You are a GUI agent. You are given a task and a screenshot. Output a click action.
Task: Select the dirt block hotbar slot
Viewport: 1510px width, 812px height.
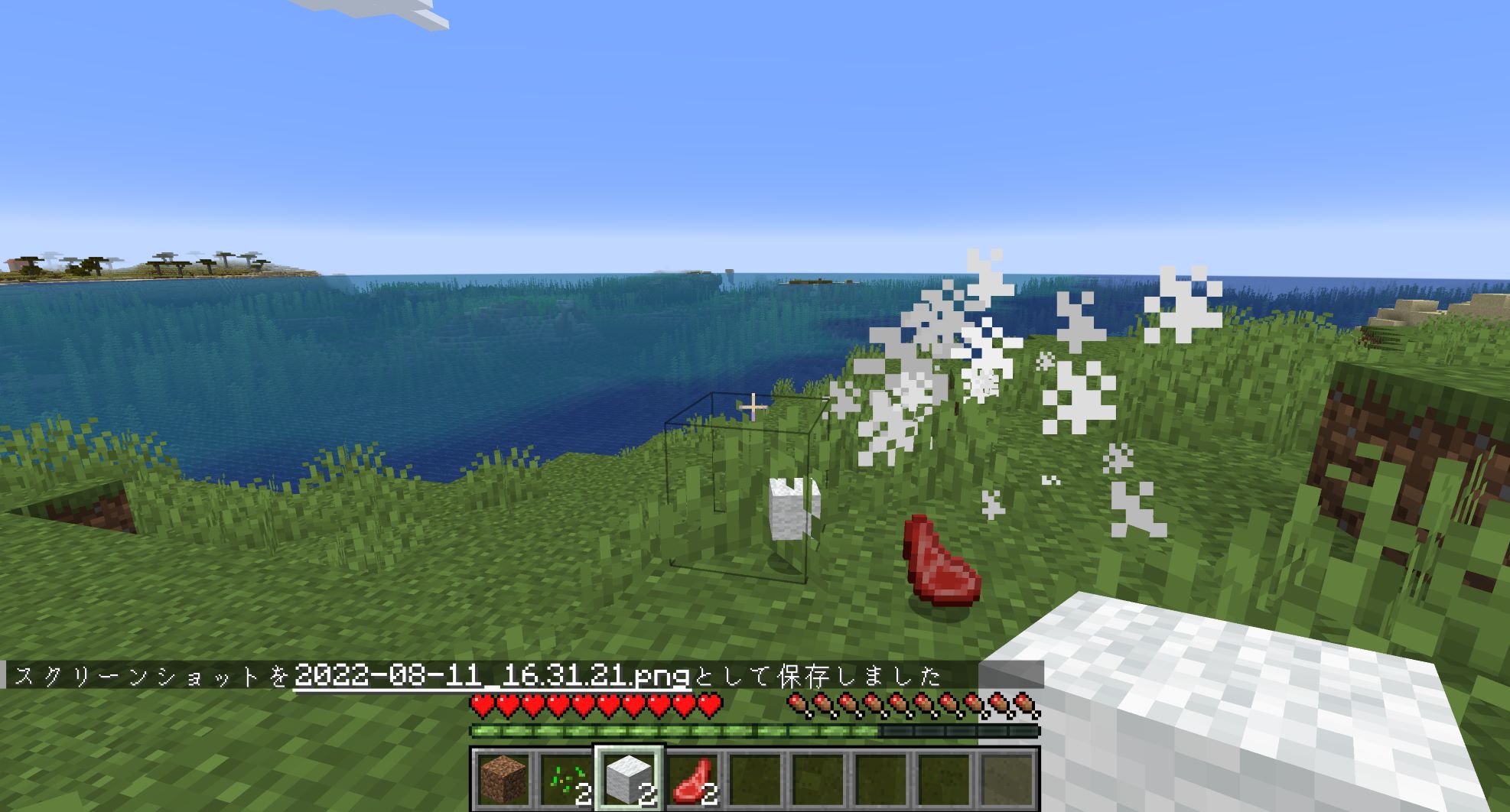tap(503, 779)
